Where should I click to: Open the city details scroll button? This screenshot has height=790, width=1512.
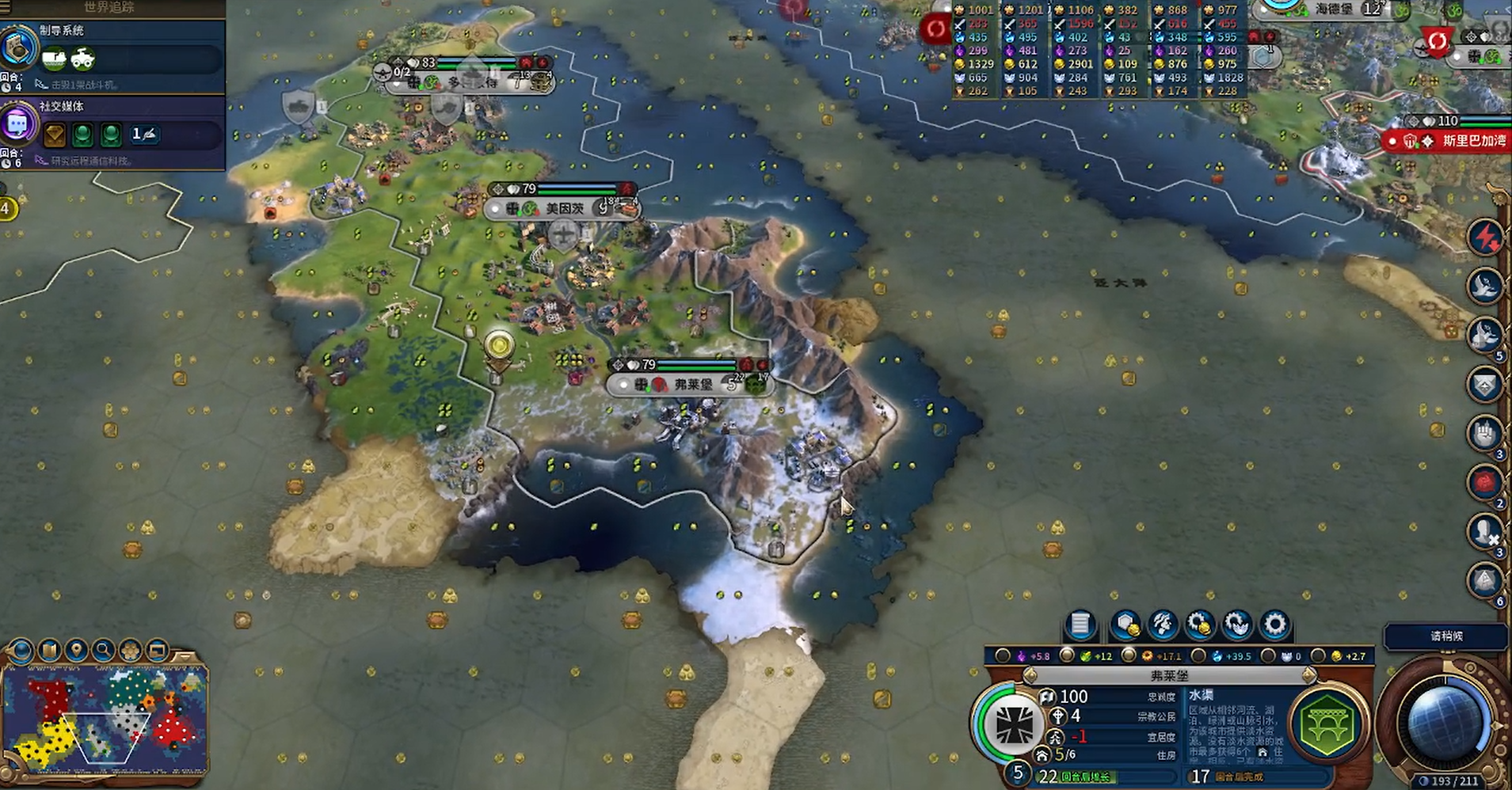(1080, 625)
